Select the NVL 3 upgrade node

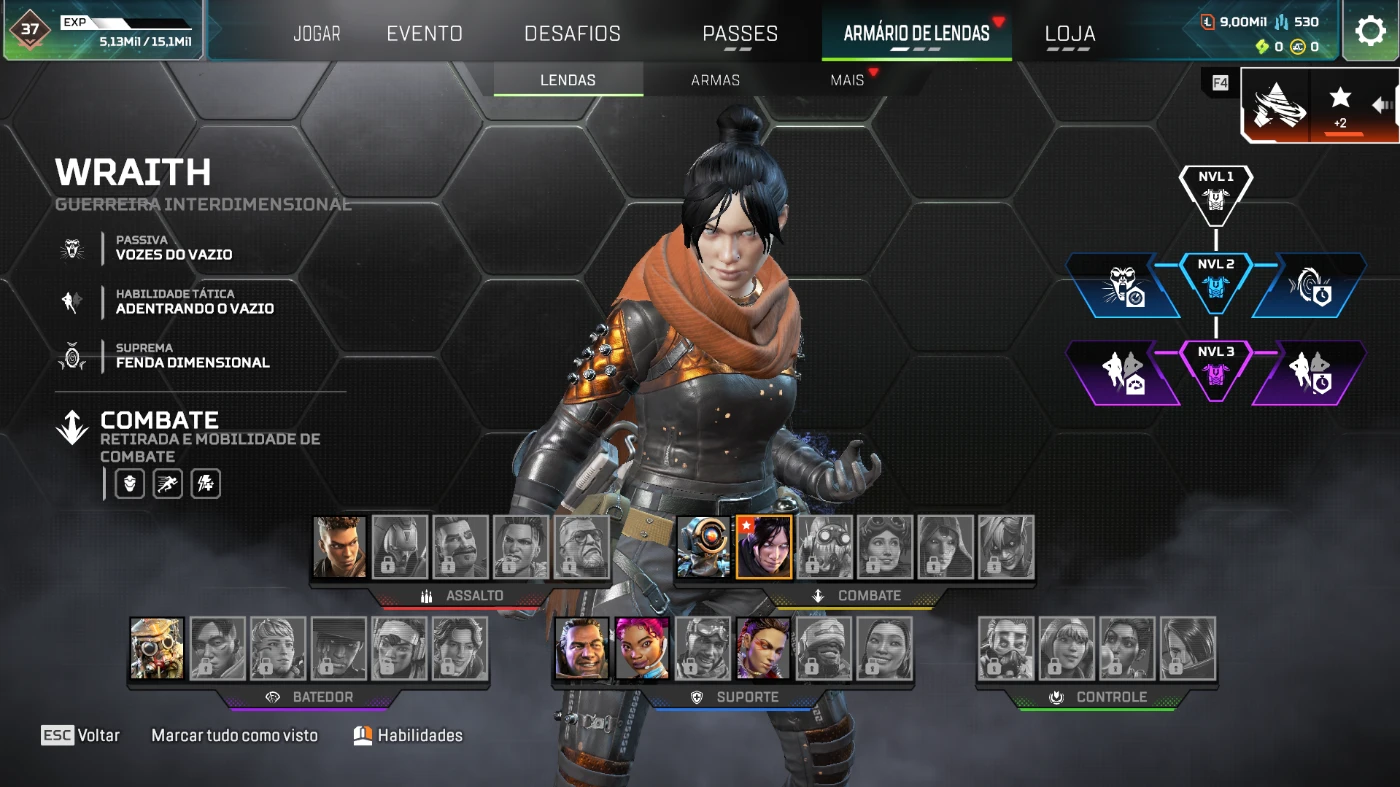point(1216,365)
